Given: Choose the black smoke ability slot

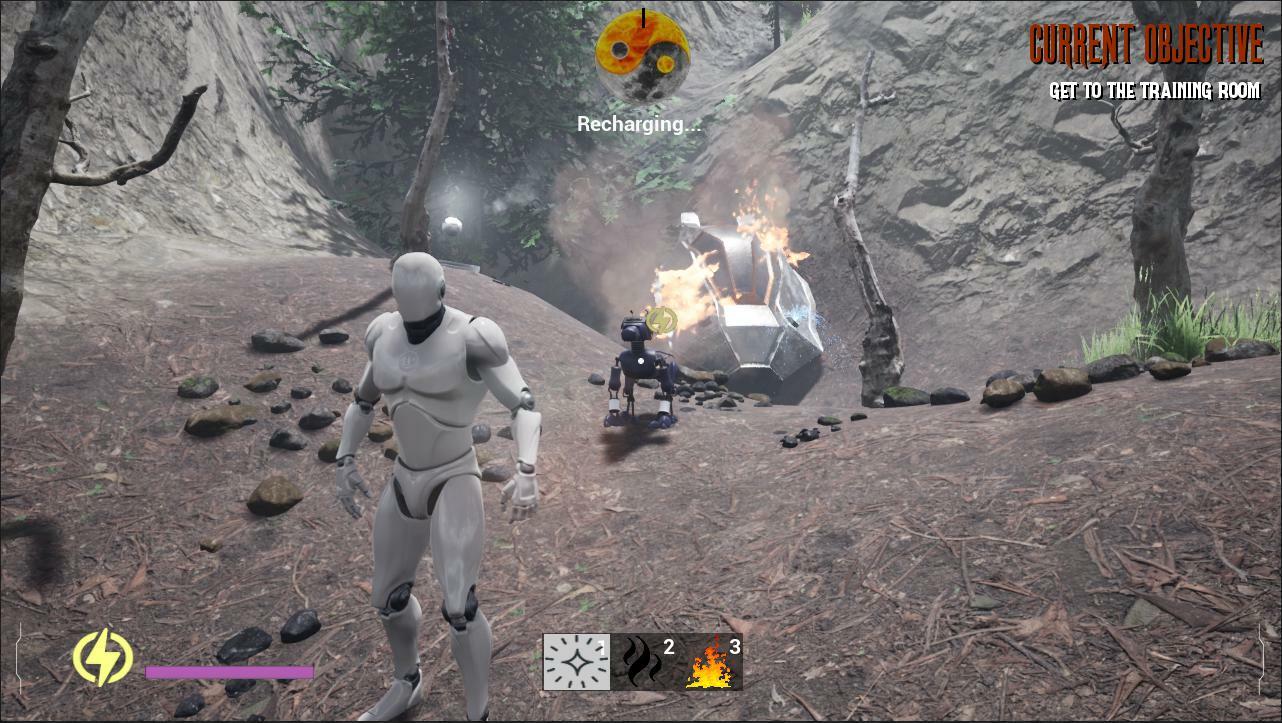Looking at the screenshot, I should point(643,662).
